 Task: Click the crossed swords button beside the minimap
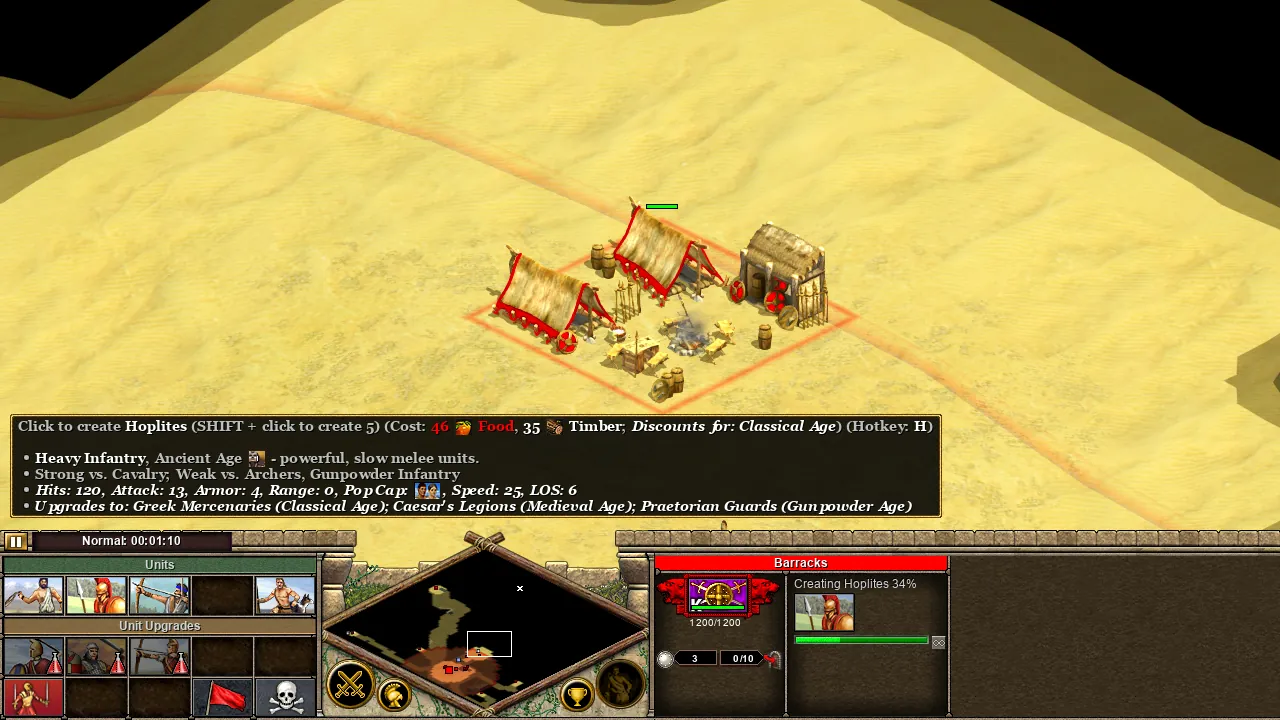point(350,685)
